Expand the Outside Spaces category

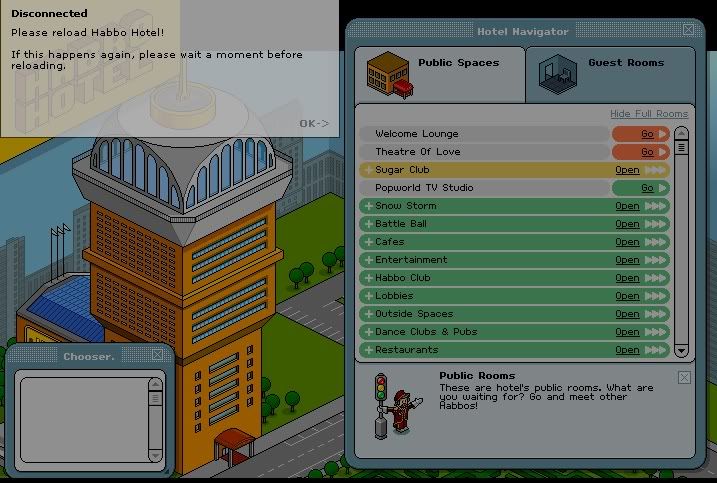point(627,314)
